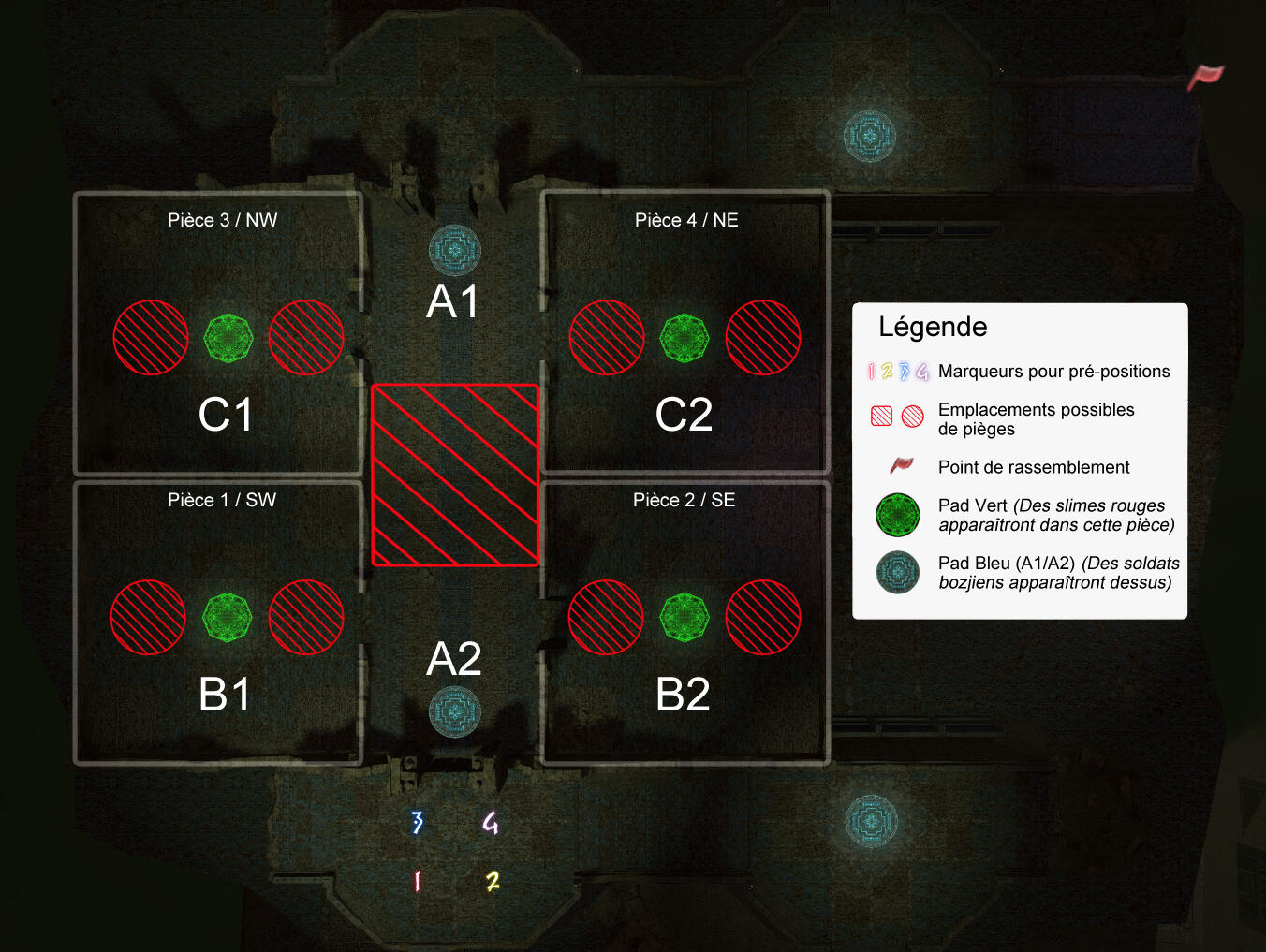
Task: Click the blue pad below the A2 label
Action: point(455,711)
